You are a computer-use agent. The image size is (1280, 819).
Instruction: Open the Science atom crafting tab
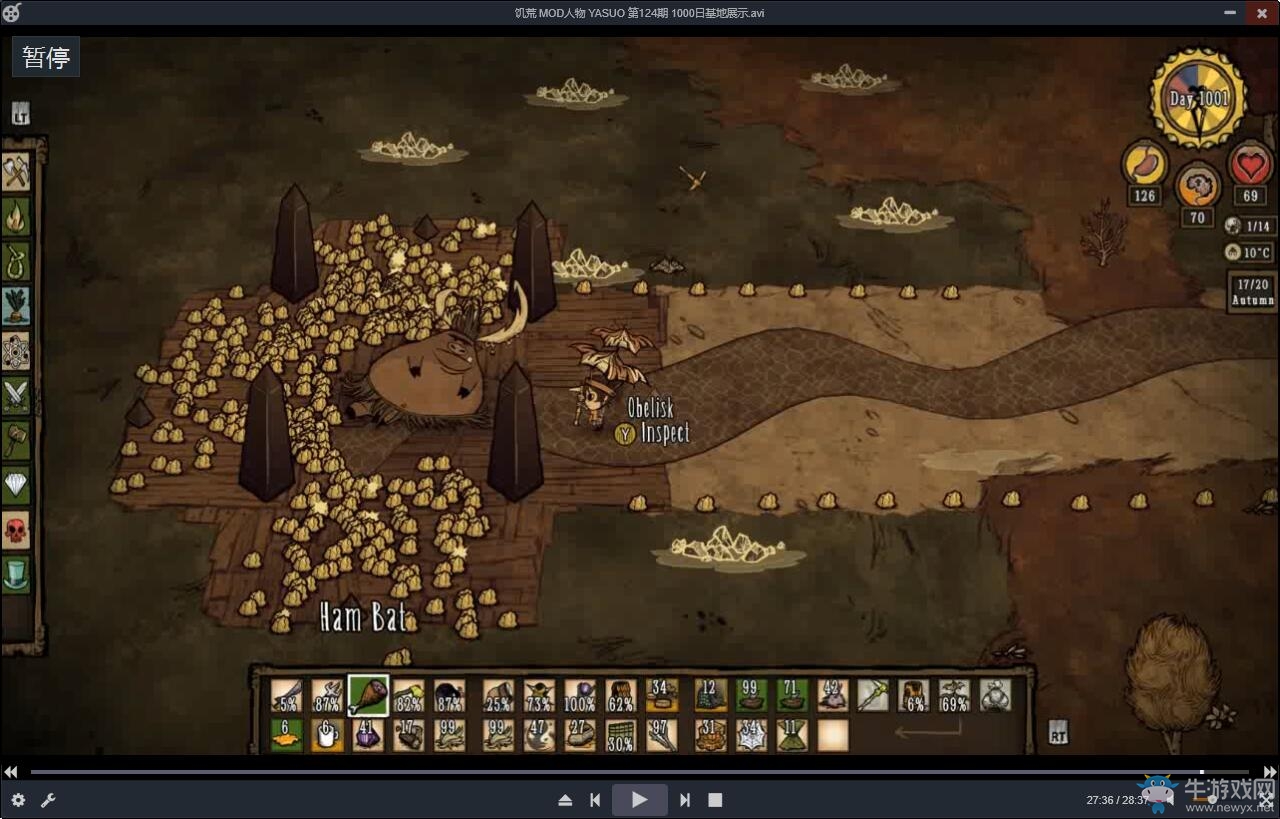[17, 351]
